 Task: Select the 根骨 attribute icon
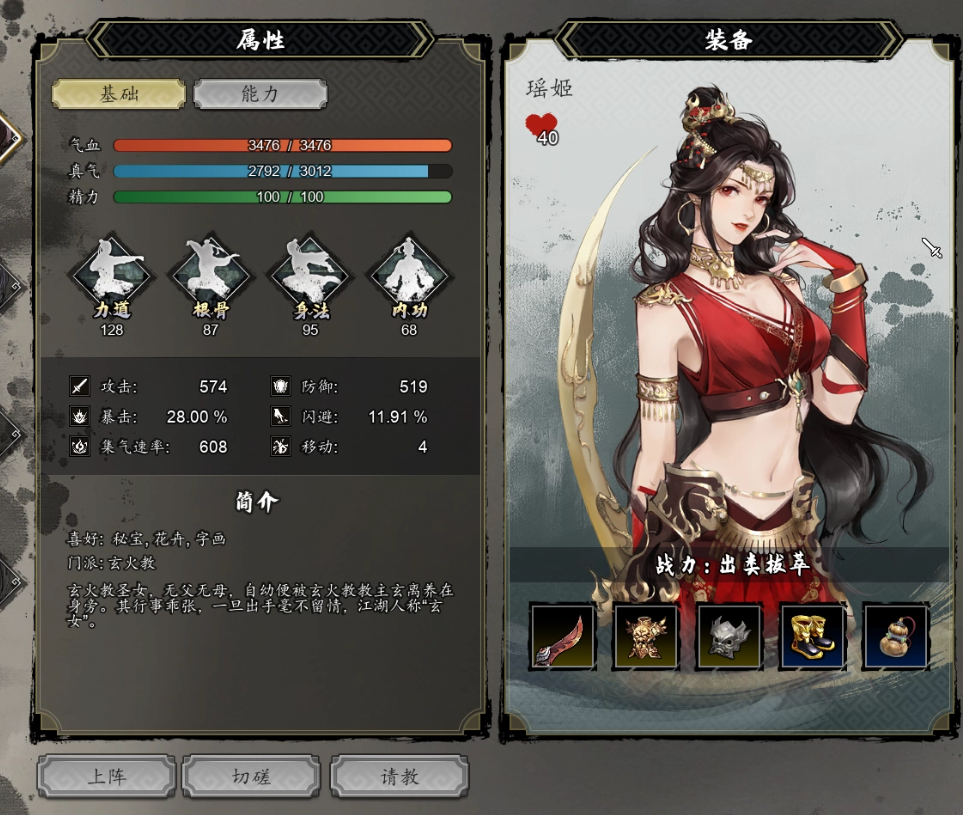pos(211,274)
